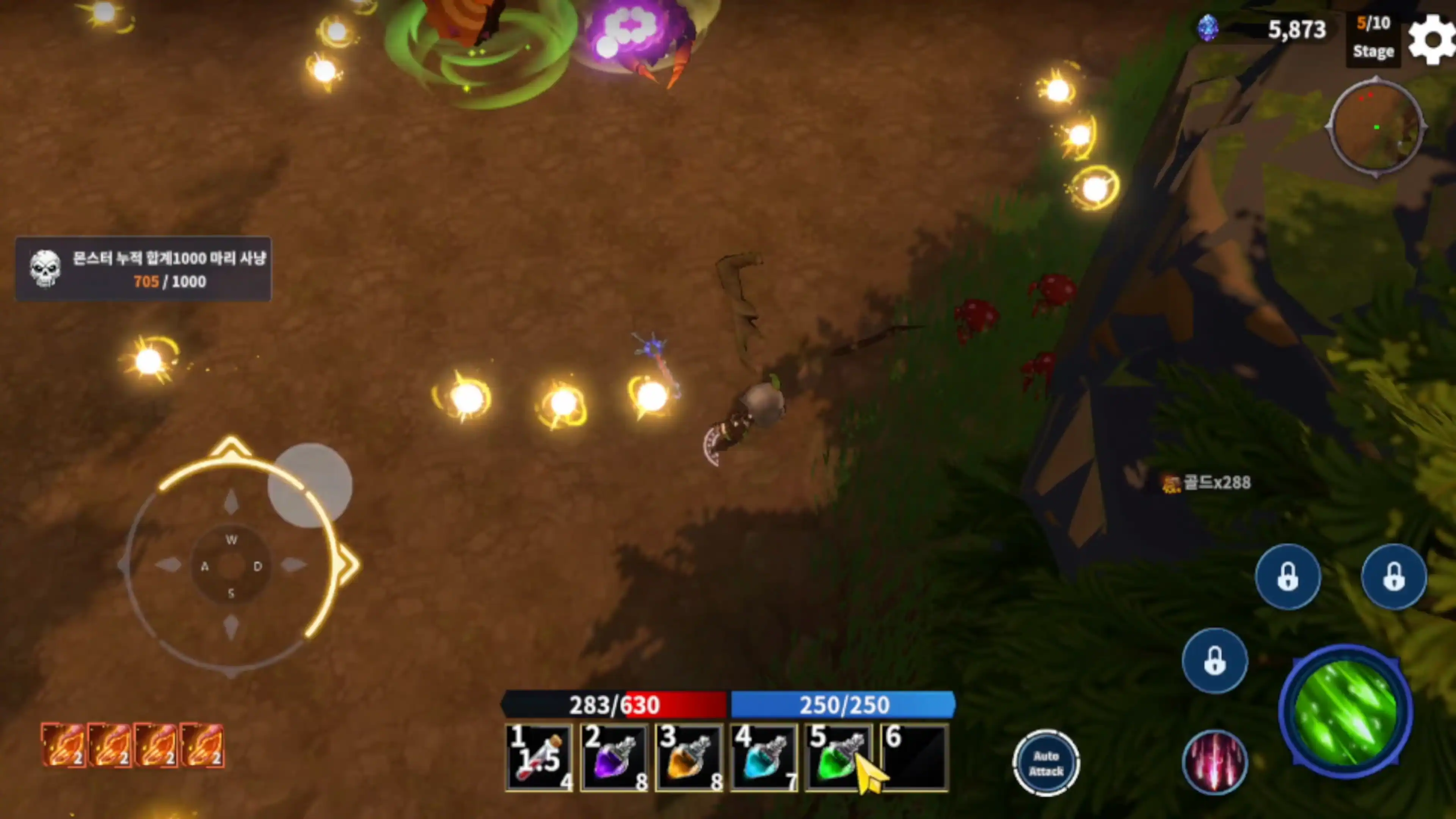The width and height of the screenshot is (1456, 819).
Task: Use the red potion in slot 1
Action: coord(539,758)
